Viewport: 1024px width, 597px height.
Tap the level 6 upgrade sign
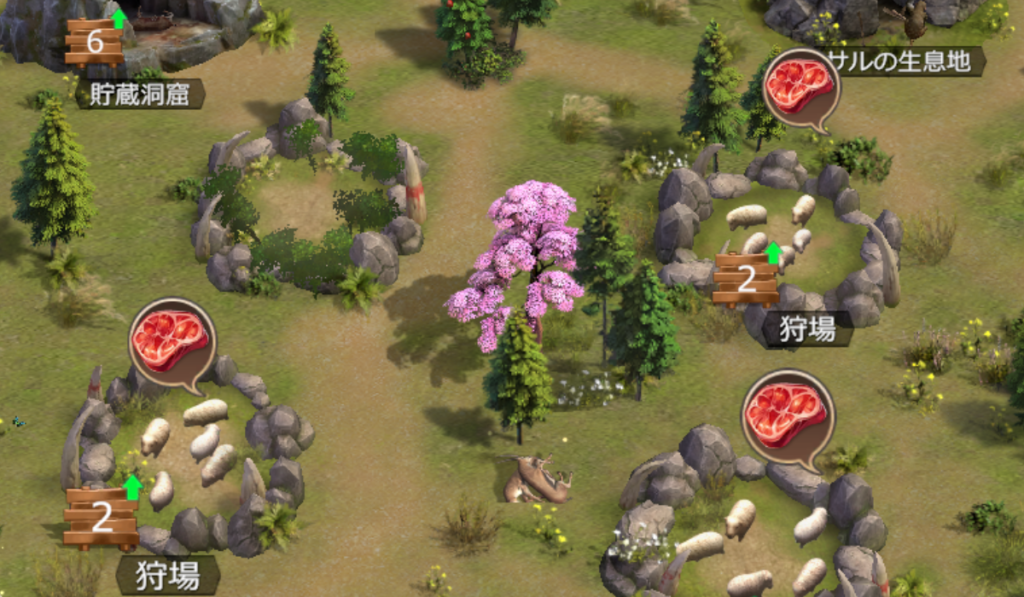tap(95, 42)
